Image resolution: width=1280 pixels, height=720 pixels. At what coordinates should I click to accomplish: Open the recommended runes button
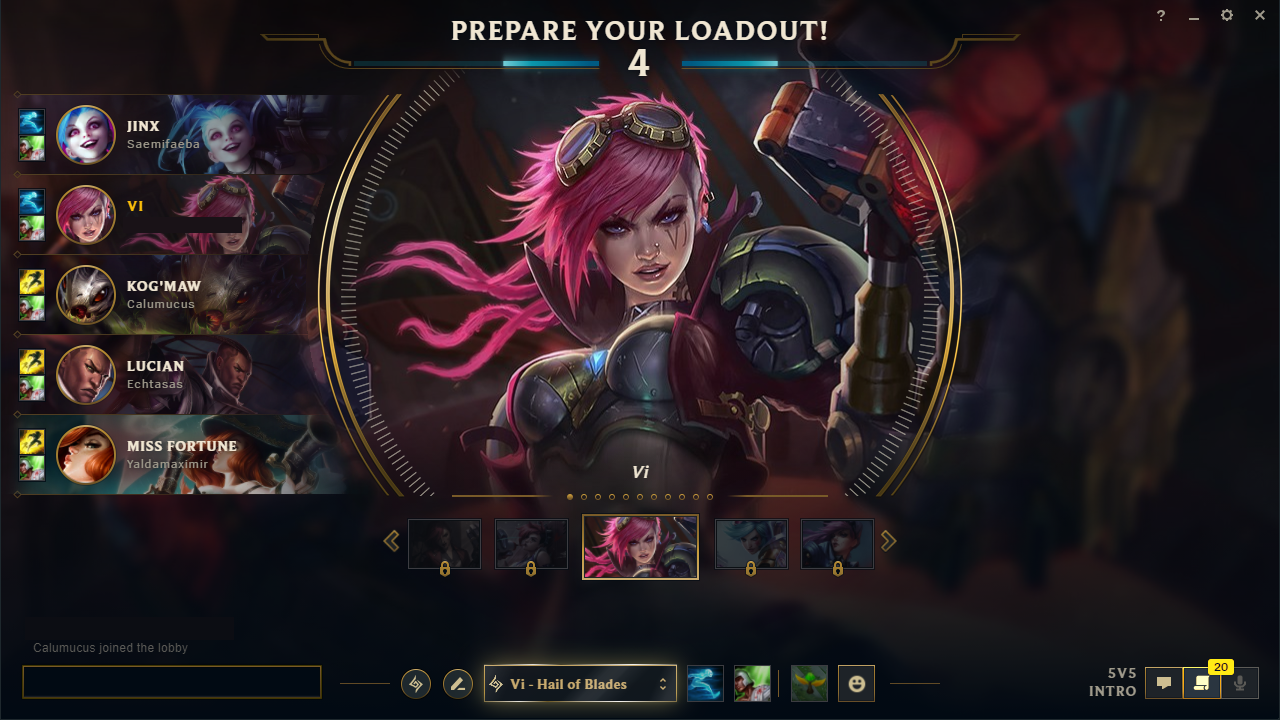point(416,684)
